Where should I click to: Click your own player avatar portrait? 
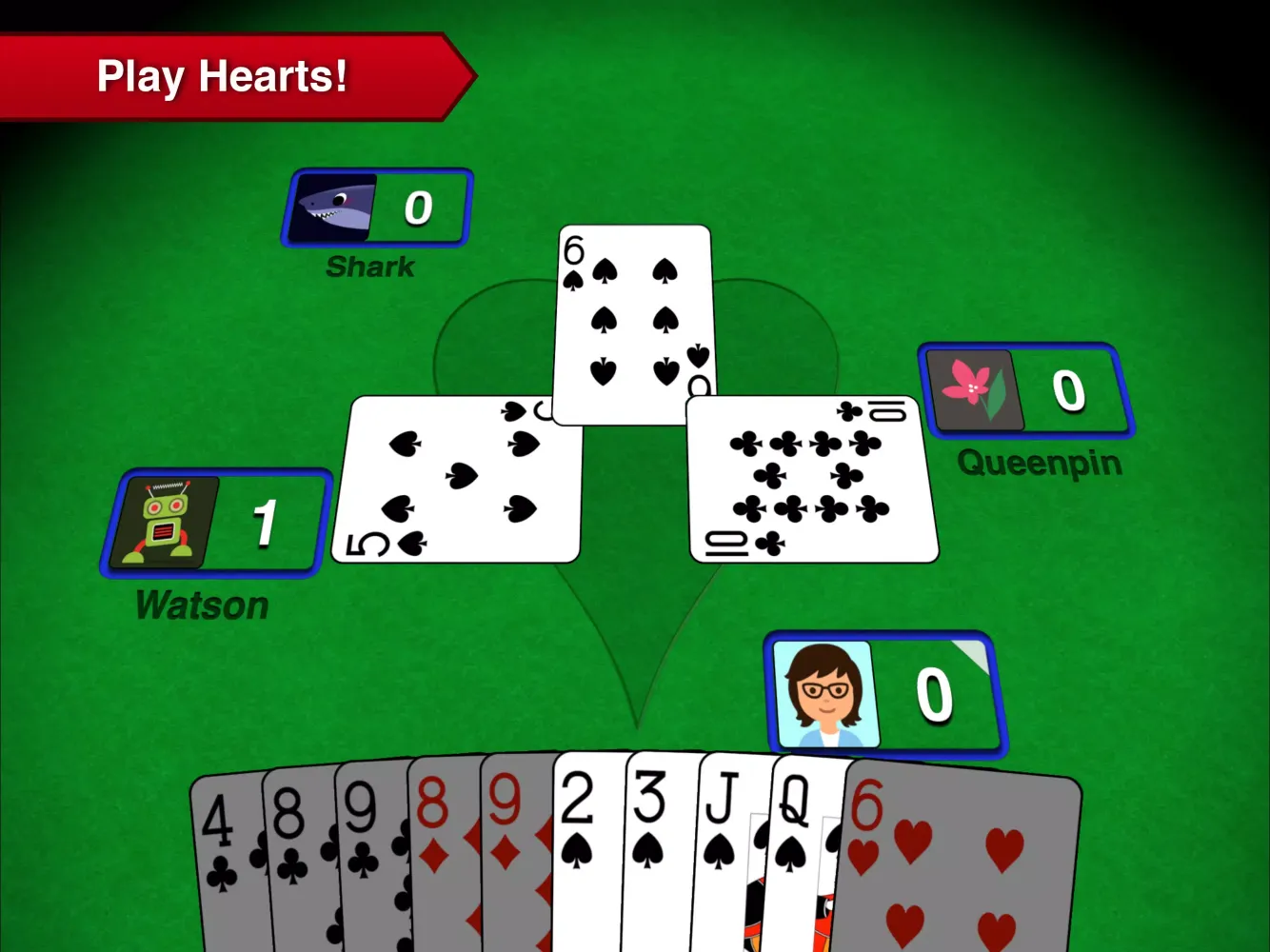827,693
